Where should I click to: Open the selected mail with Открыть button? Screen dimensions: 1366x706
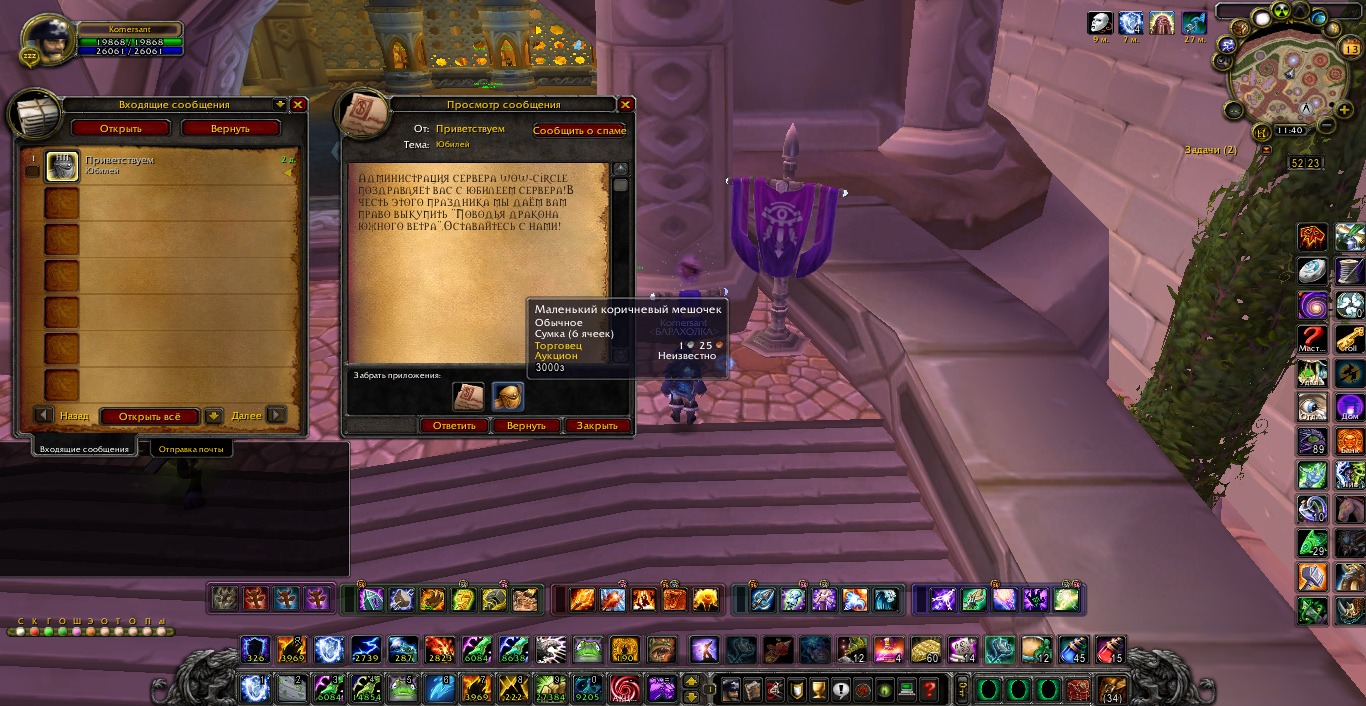tap(120, 128)
